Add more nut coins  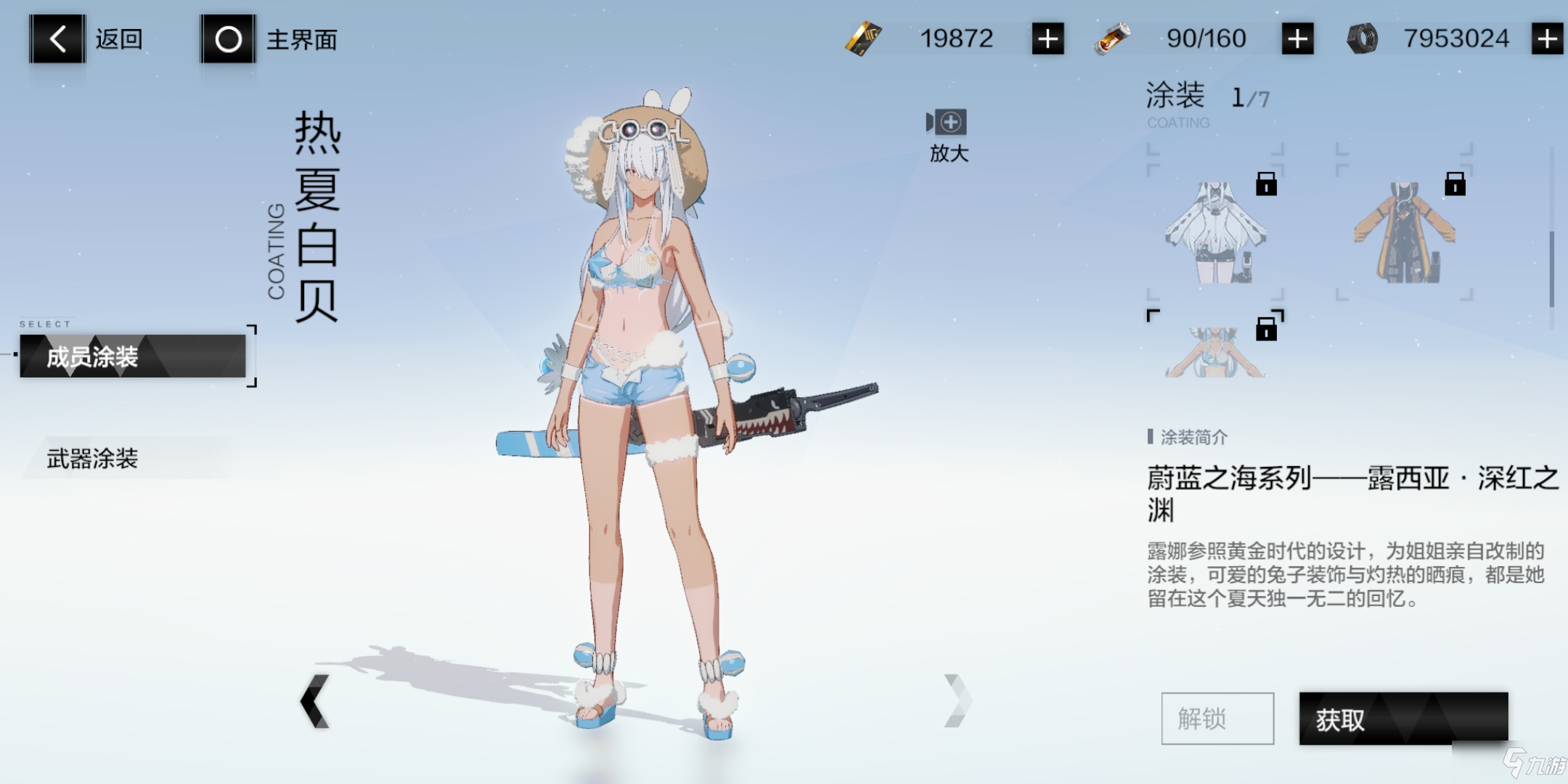pyautogui.click(x=1547, y=38)
